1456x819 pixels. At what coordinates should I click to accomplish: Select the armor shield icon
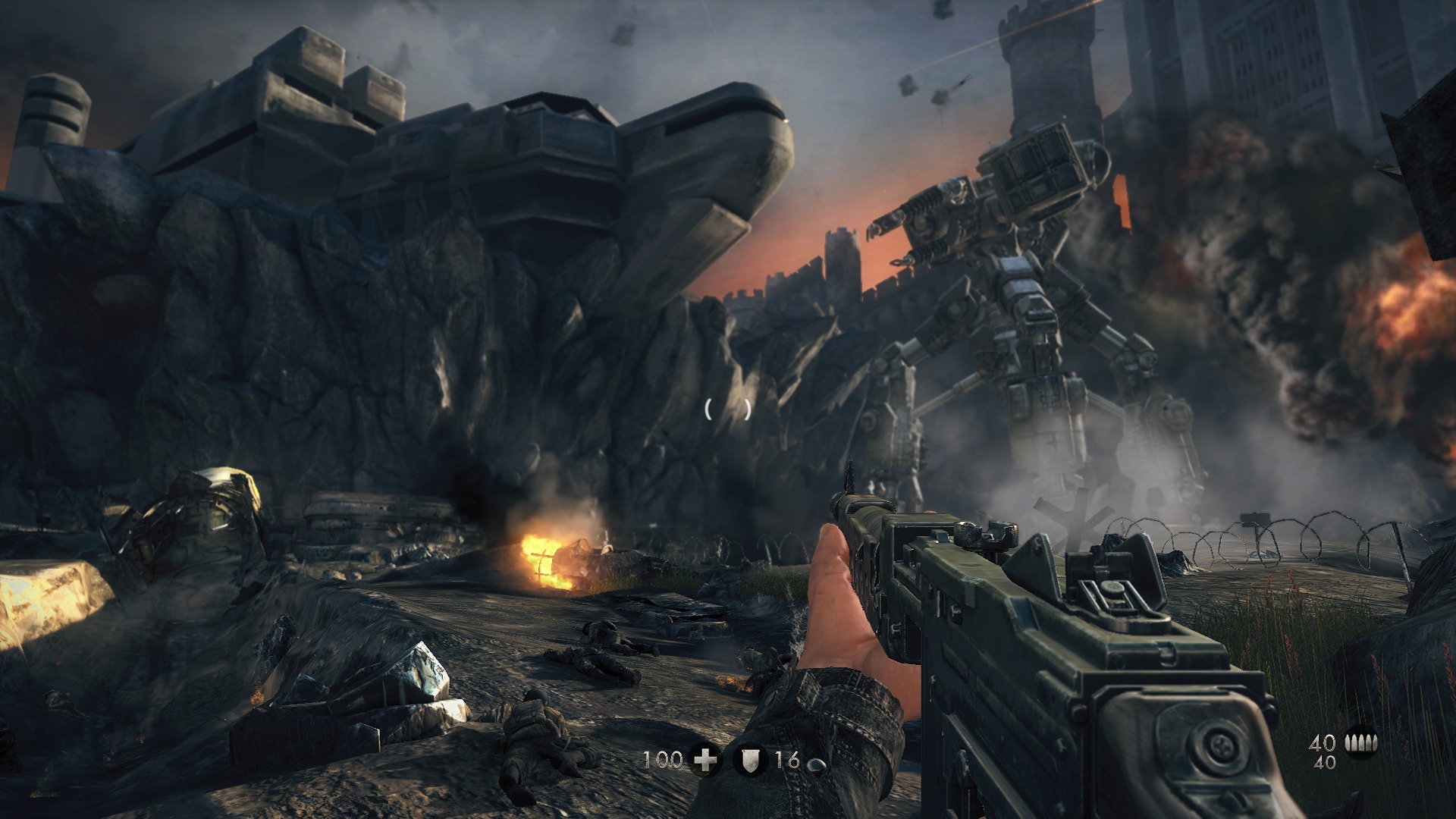[x=749, y=760]
